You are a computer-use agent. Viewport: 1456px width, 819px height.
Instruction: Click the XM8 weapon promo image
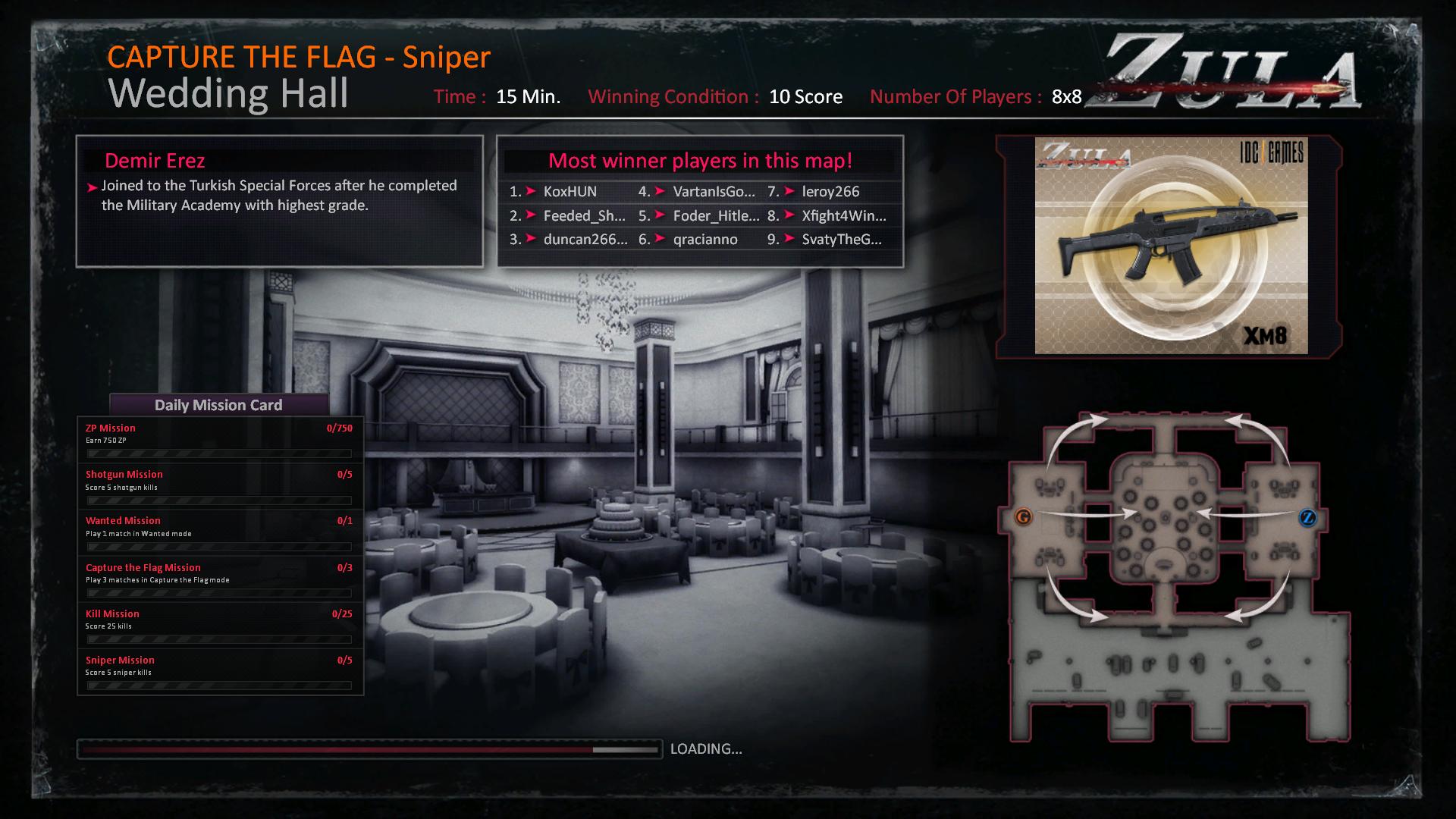[x=1171, y=246]
